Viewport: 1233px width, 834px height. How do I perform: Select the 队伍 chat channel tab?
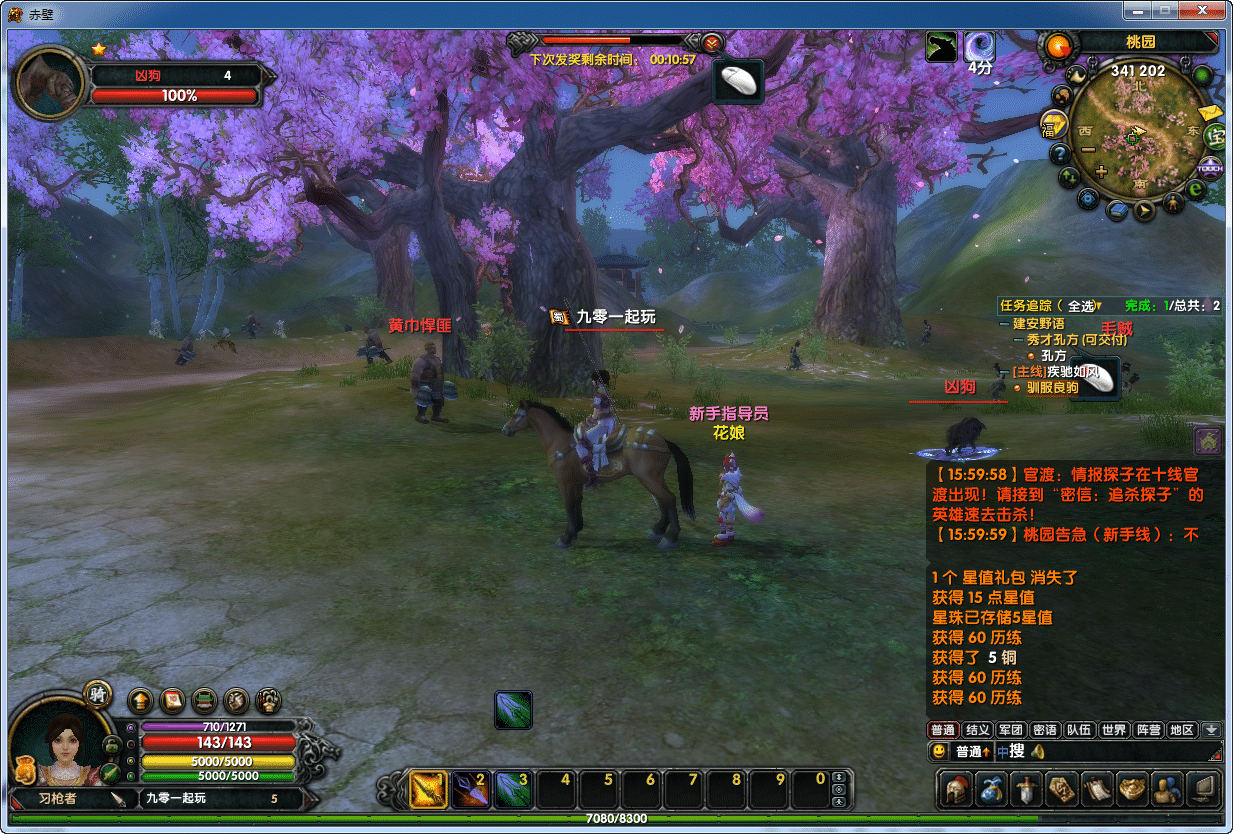pyautogui.click(x=1079, y=730)
